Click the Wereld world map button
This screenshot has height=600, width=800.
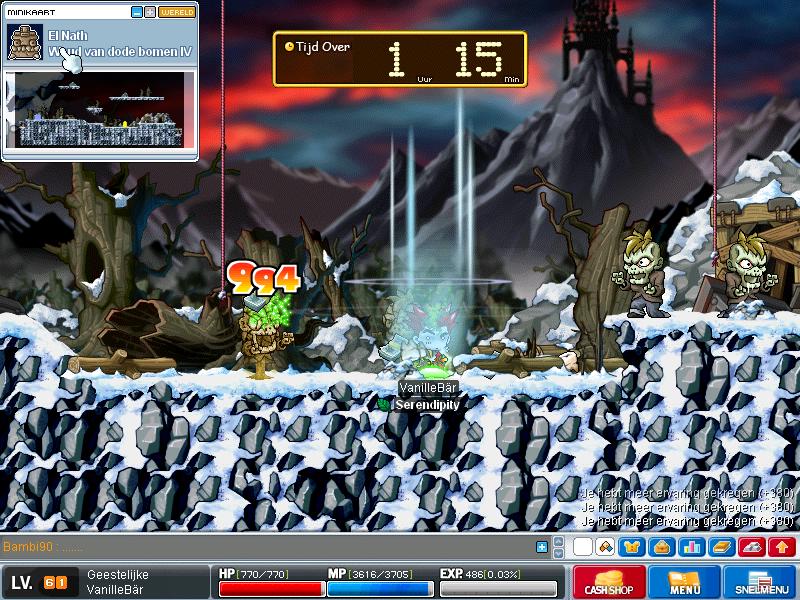tap(177, 12)
